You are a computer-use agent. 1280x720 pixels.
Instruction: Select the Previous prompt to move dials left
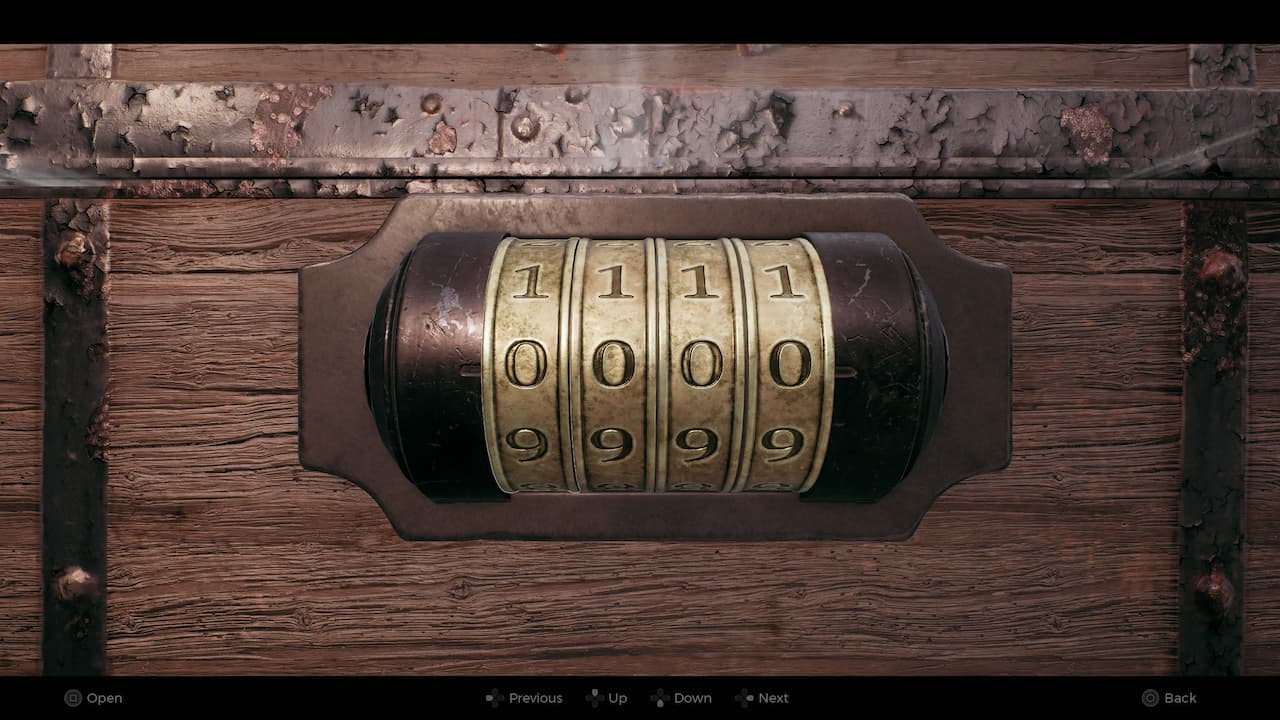coord(536,697)
